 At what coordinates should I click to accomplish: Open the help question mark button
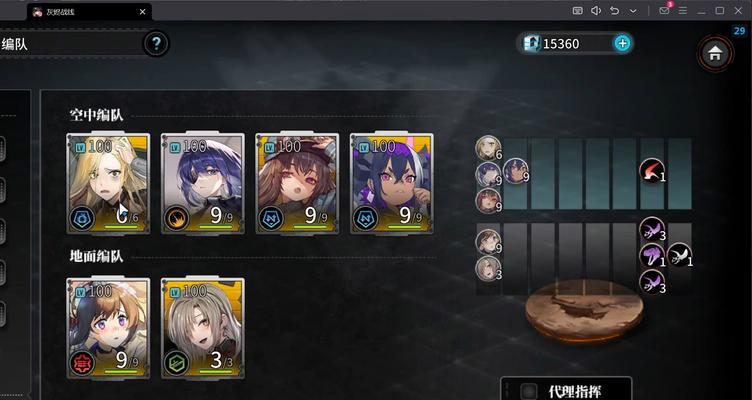pos(156,44)
